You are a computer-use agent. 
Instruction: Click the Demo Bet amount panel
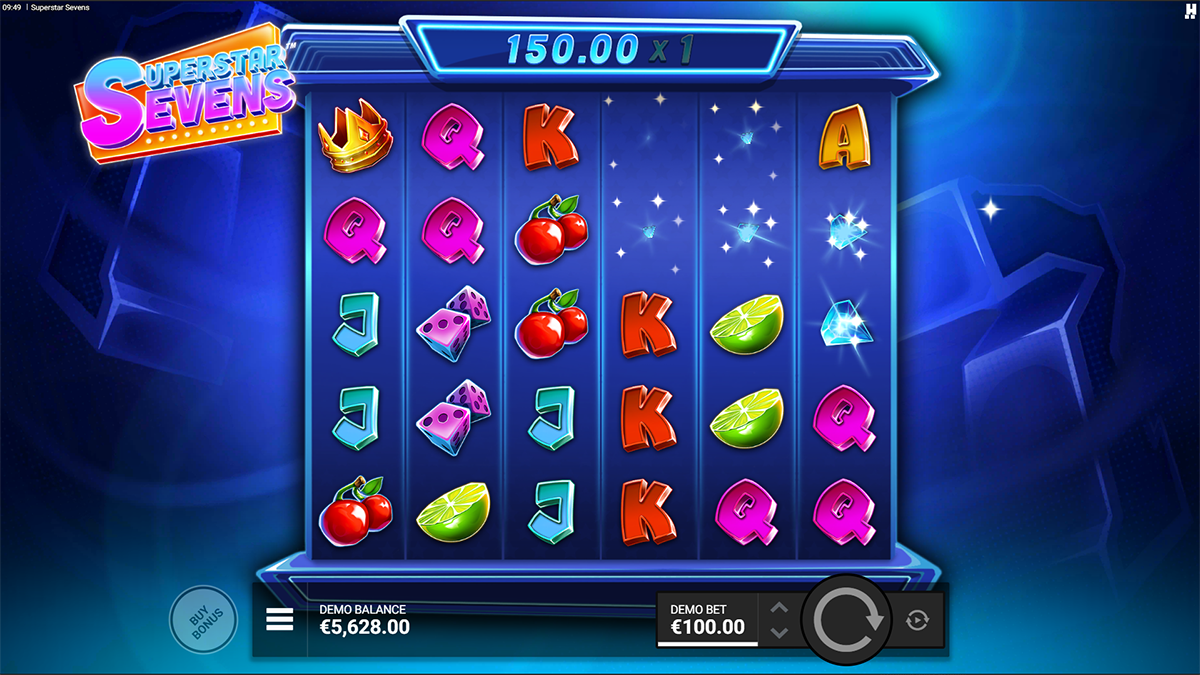[x=707, y=620]
